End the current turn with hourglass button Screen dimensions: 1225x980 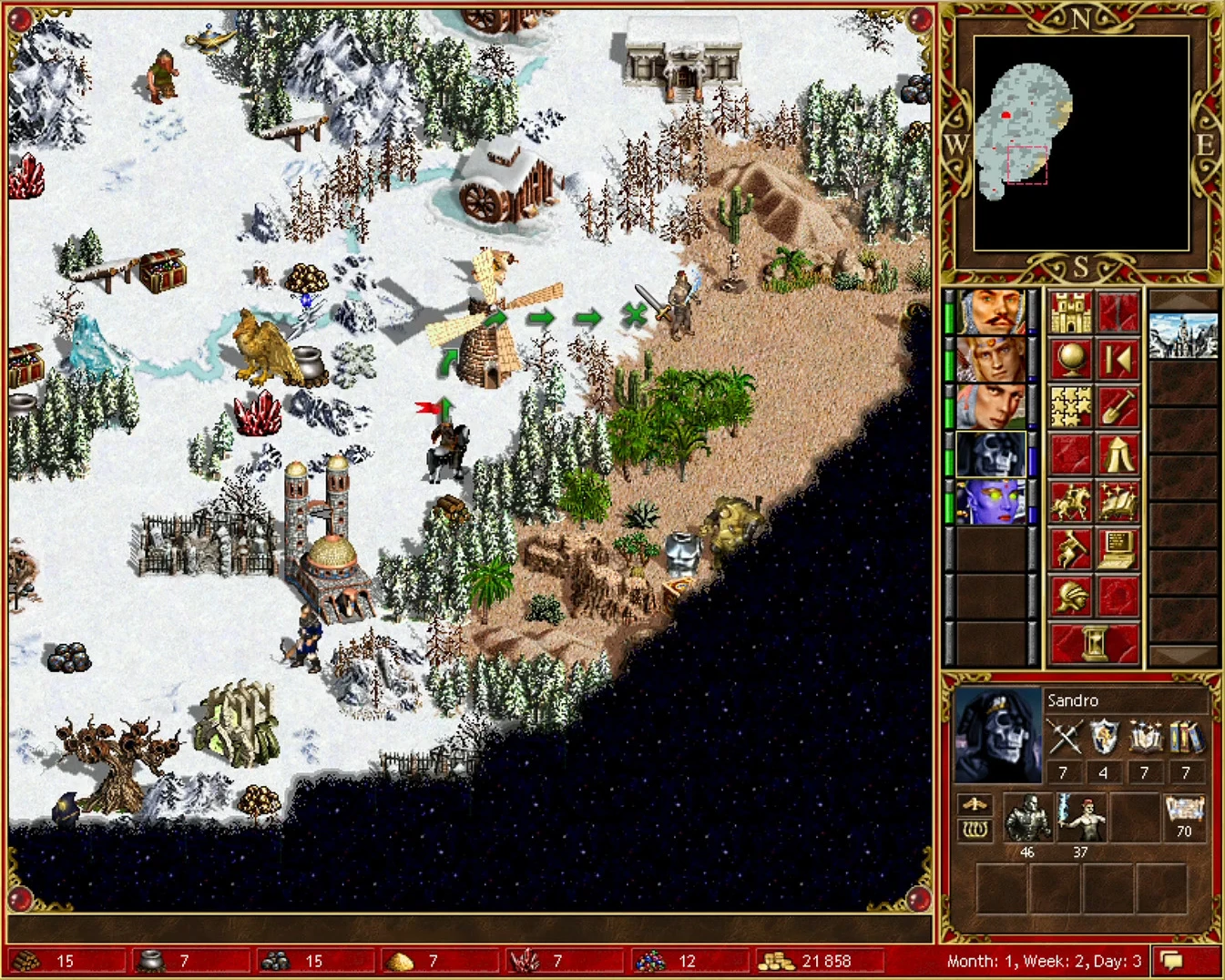pos(1093,642)
